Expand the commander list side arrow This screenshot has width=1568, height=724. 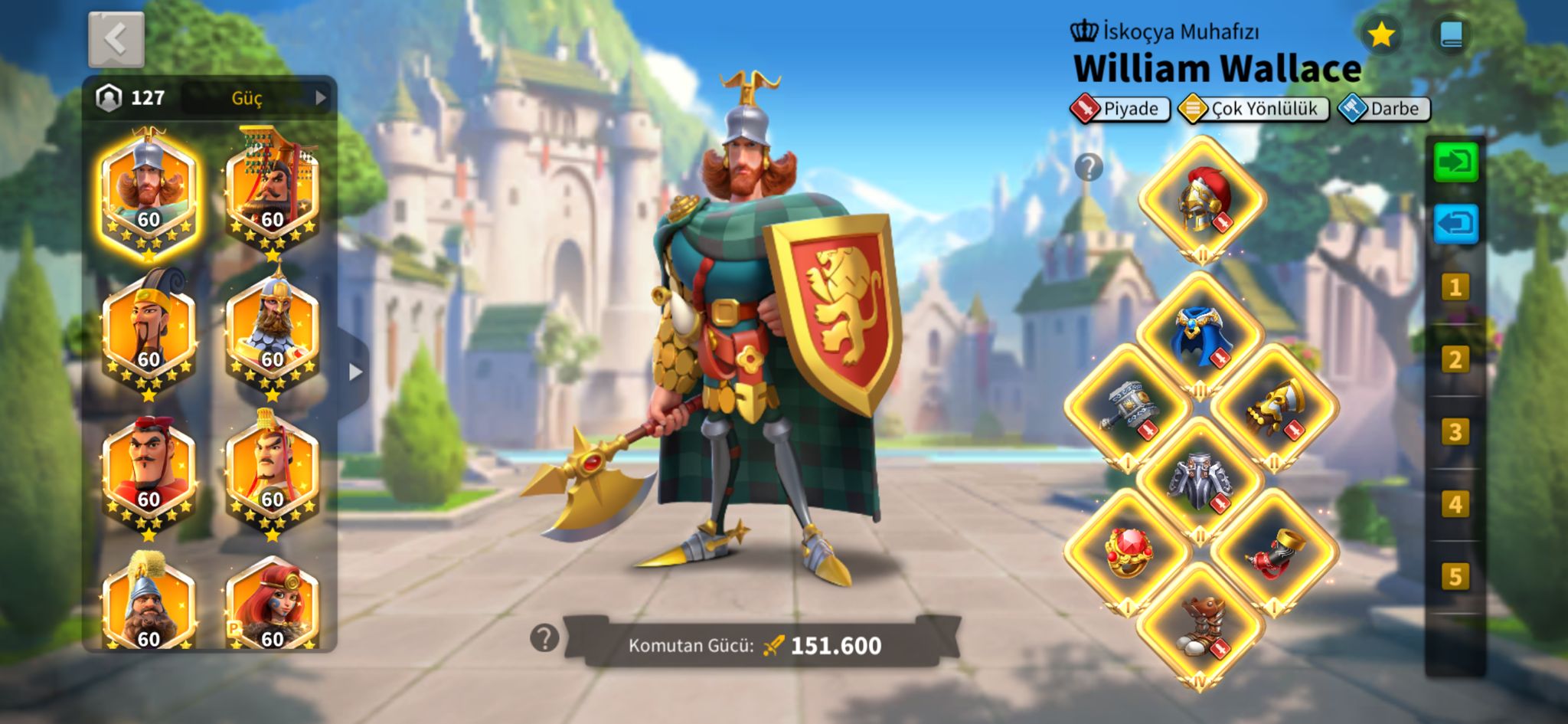point(354,372)
